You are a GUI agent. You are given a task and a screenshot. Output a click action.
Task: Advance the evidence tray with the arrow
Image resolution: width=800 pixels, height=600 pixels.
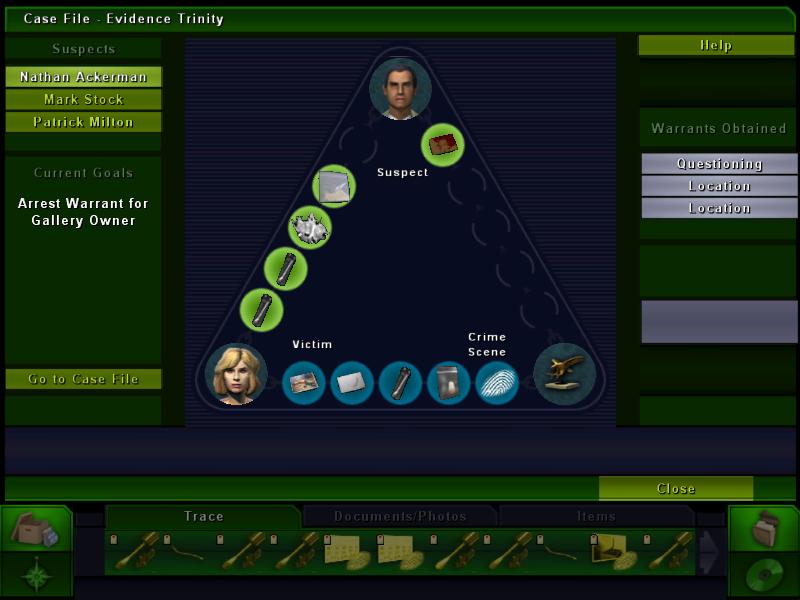(x=708, y=552)
